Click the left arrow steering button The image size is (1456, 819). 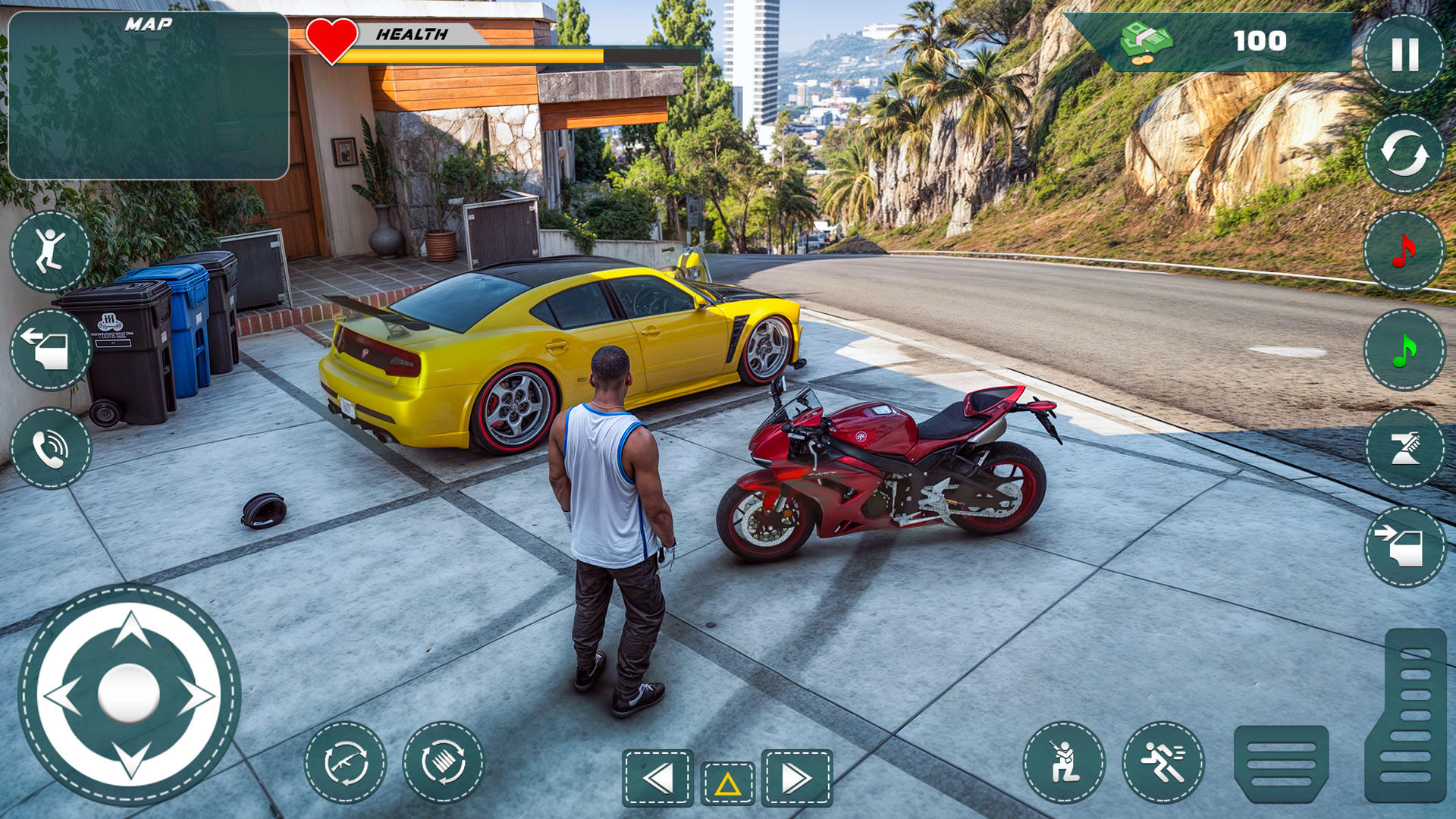pos(658,778)
